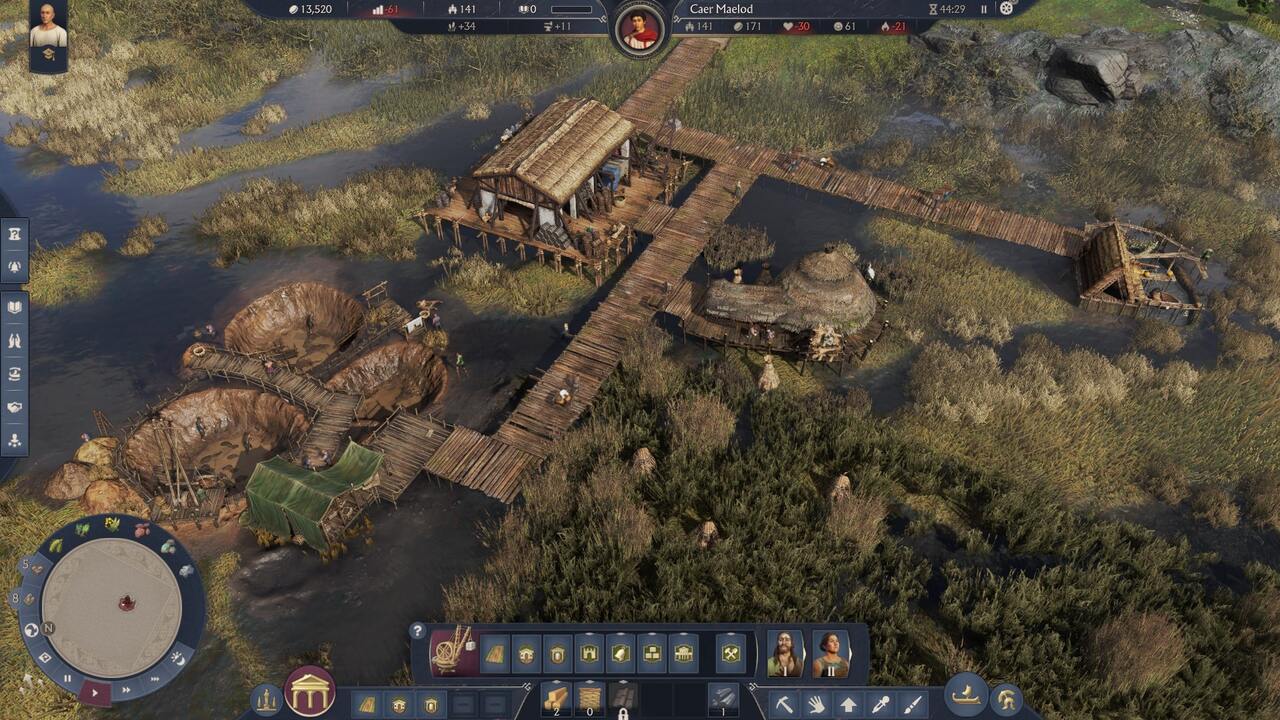Image resolution: width=1280 pixels, height=720 pixels.
Task: Activate the upgrade arrow tool
Action: click(x=848, y=704)
